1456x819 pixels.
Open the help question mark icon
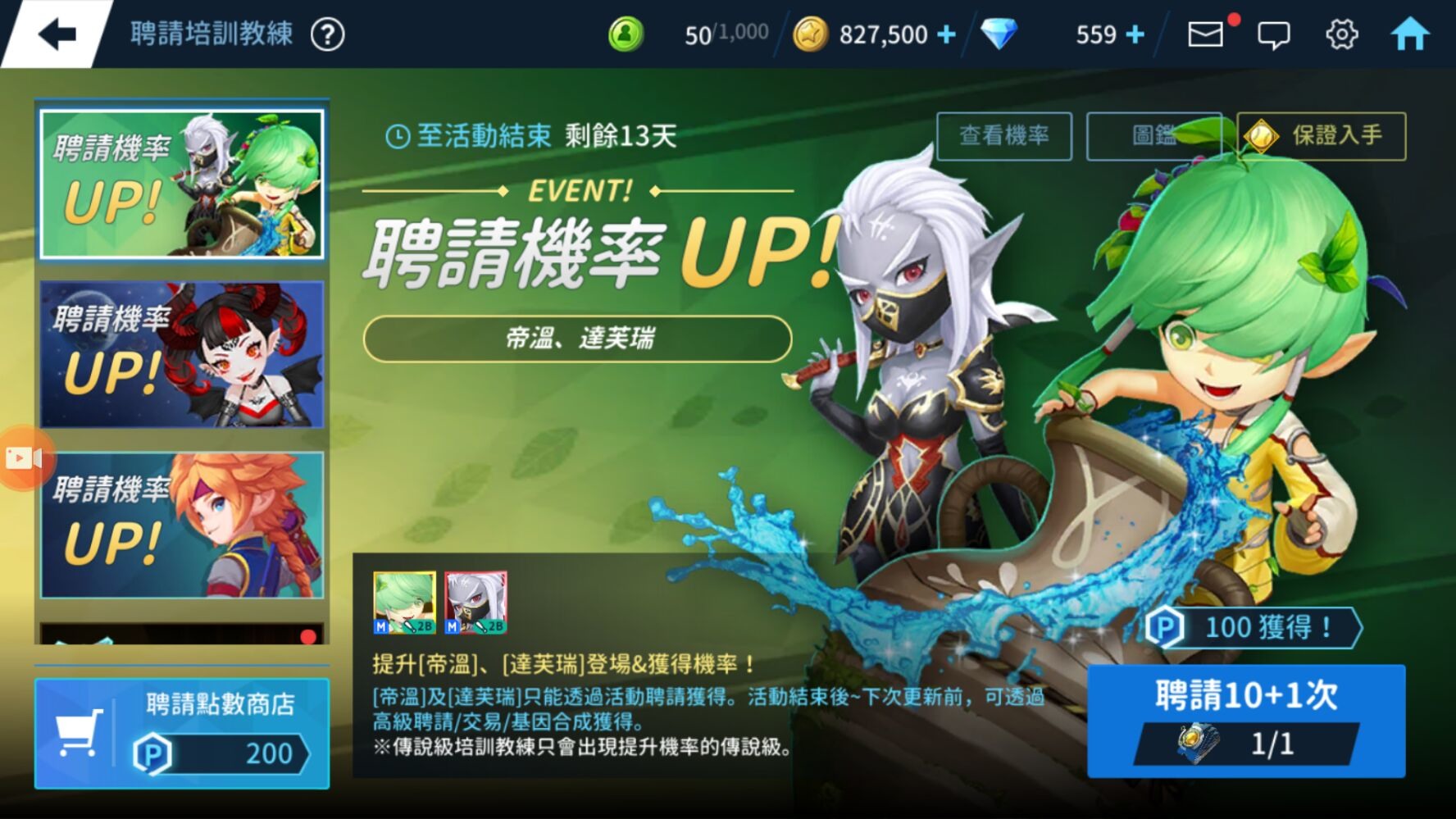(327, 34)
